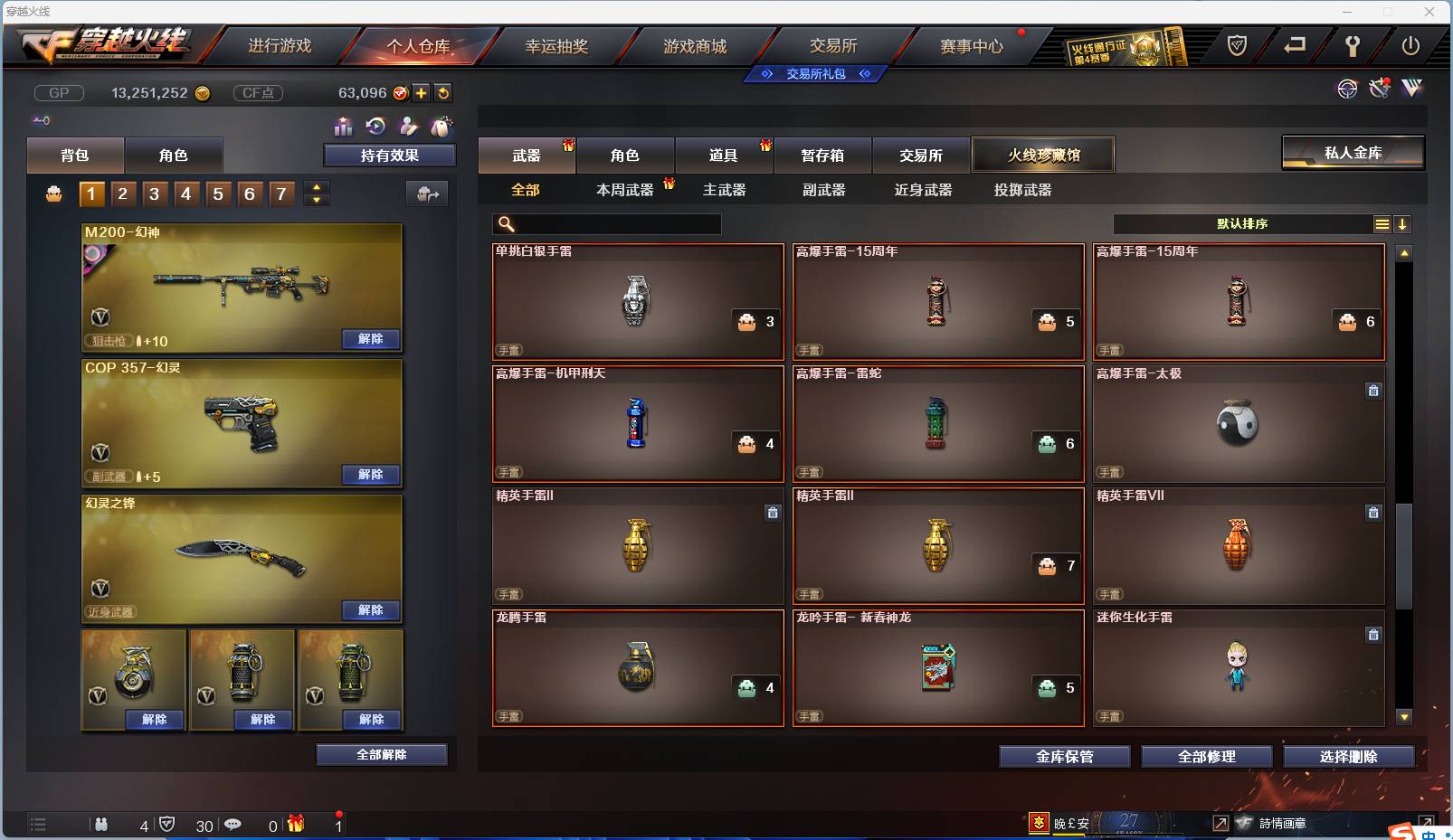Viewport: 1453px width, 840px height.
Task: Switch to the 火线珍藏馆 tab
Action: (1044, 155)
